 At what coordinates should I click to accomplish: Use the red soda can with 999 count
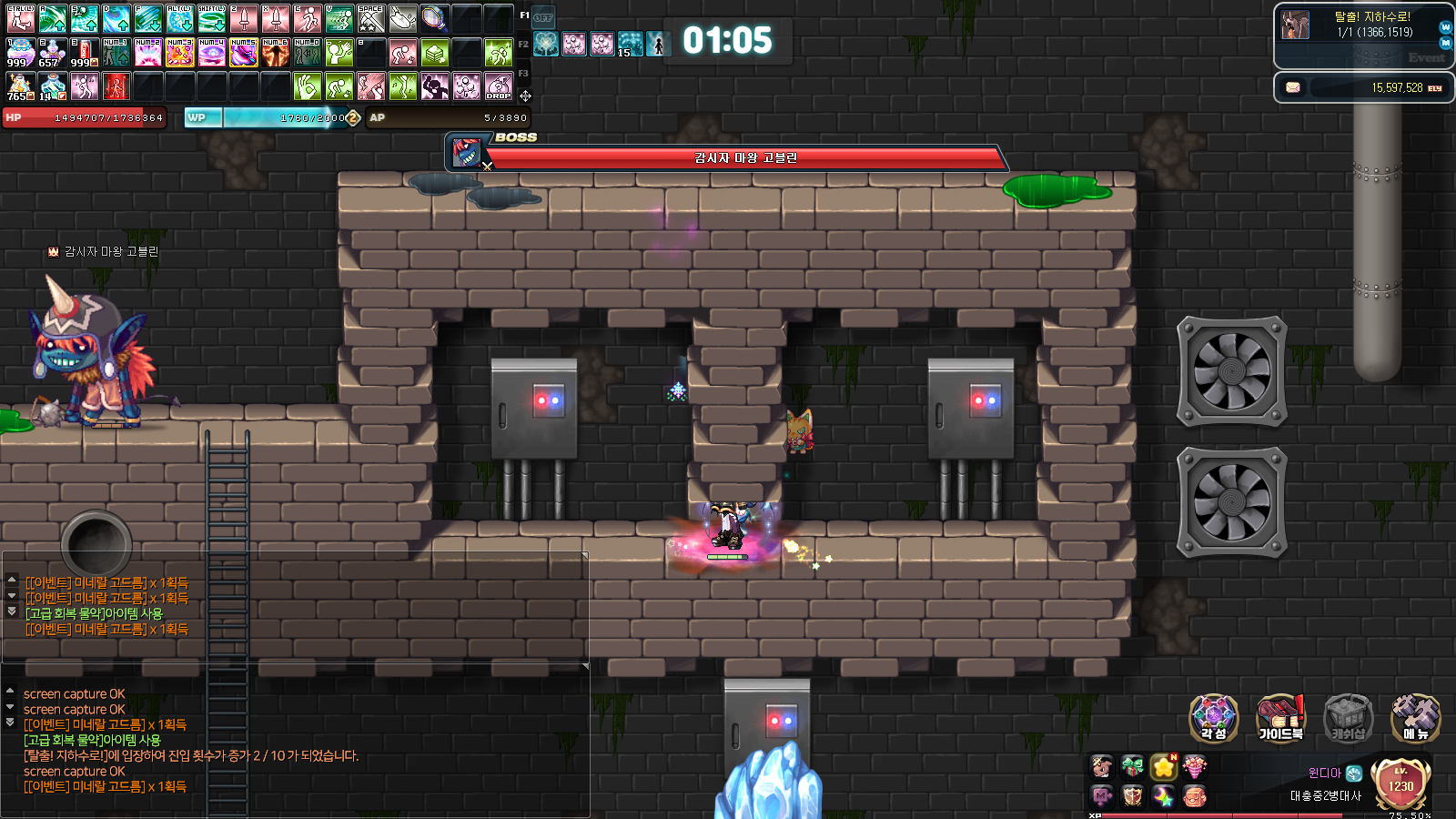[x=84, y=53]
